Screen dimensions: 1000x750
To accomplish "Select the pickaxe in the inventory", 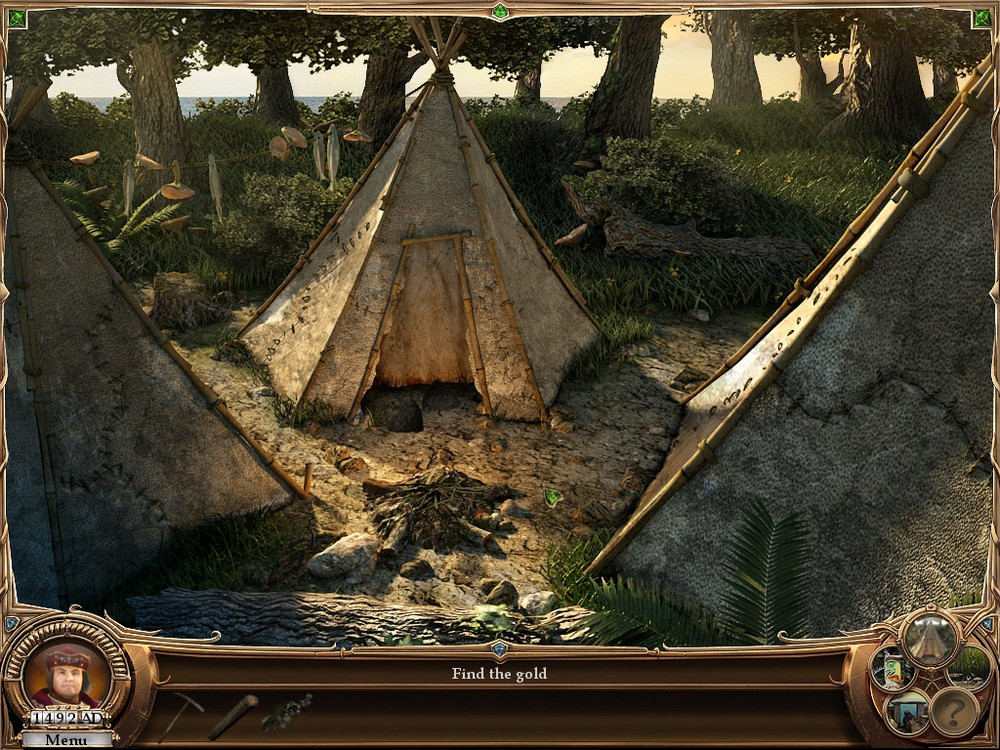I will (x=180, y=713).
